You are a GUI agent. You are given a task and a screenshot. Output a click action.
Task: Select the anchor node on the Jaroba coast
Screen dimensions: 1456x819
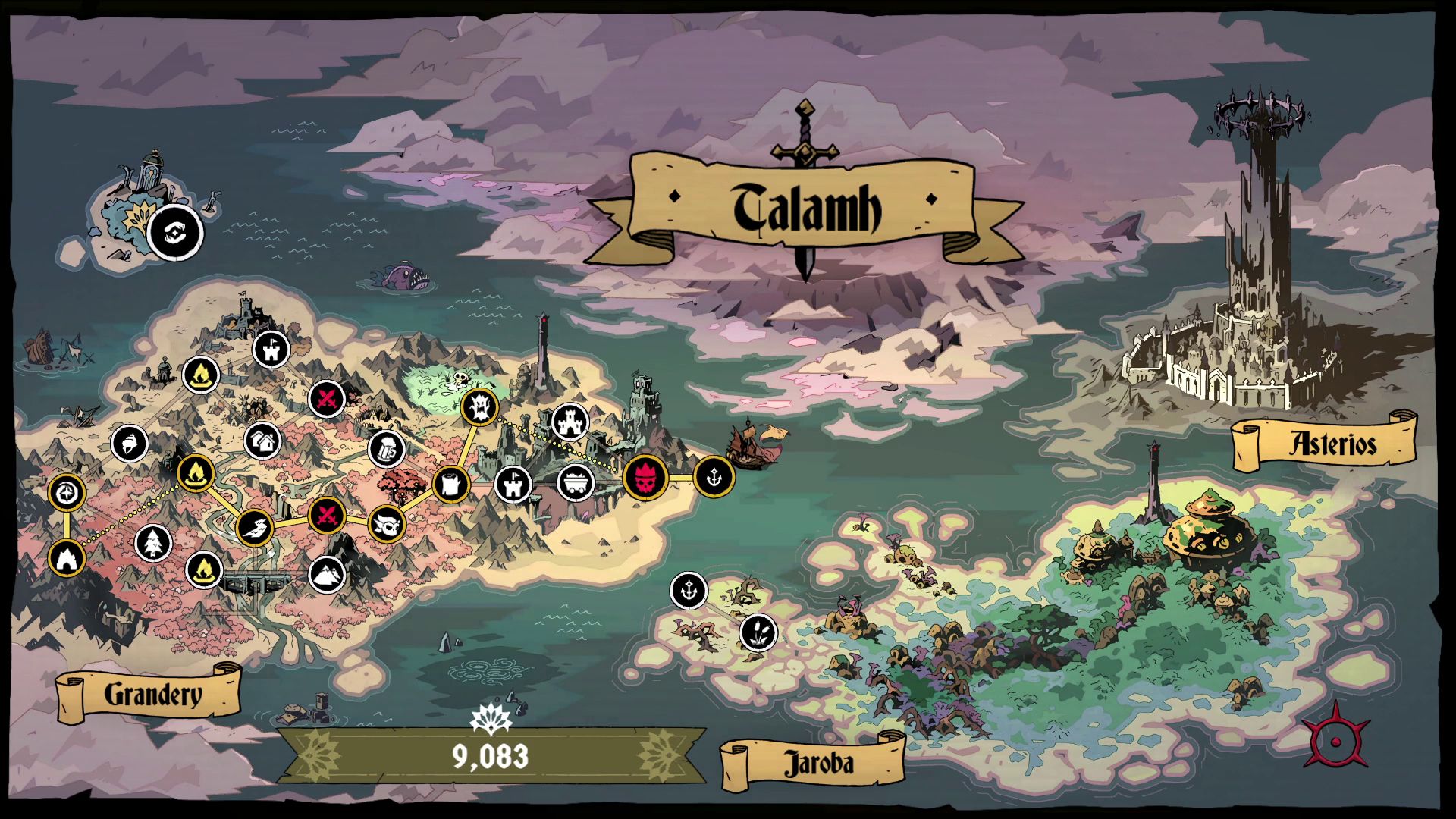[689, 591]
